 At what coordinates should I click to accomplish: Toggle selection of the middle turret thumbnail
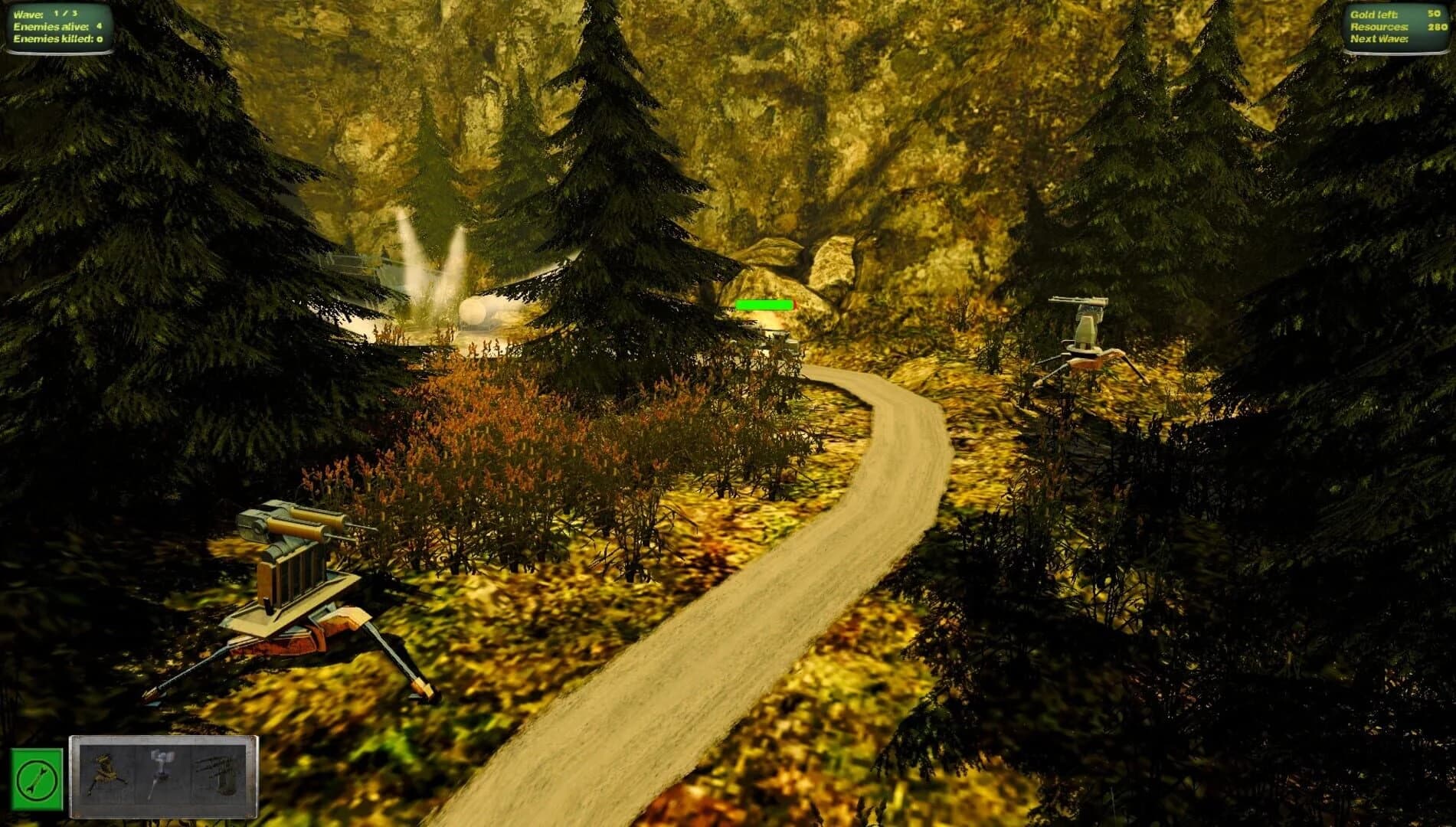click(164, 770)
